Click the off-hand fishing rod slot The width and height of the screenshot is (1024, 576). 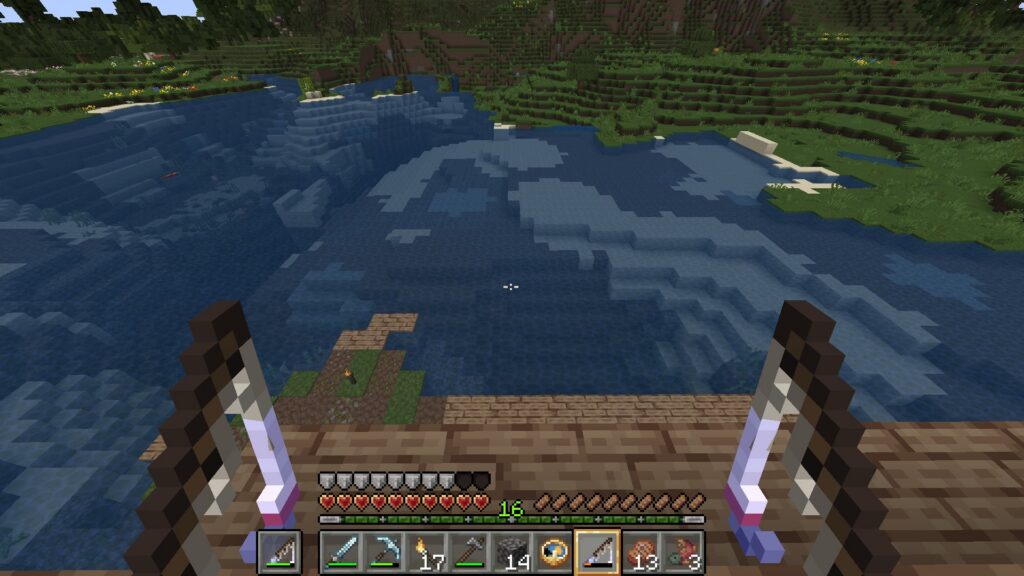pos(279,551)
